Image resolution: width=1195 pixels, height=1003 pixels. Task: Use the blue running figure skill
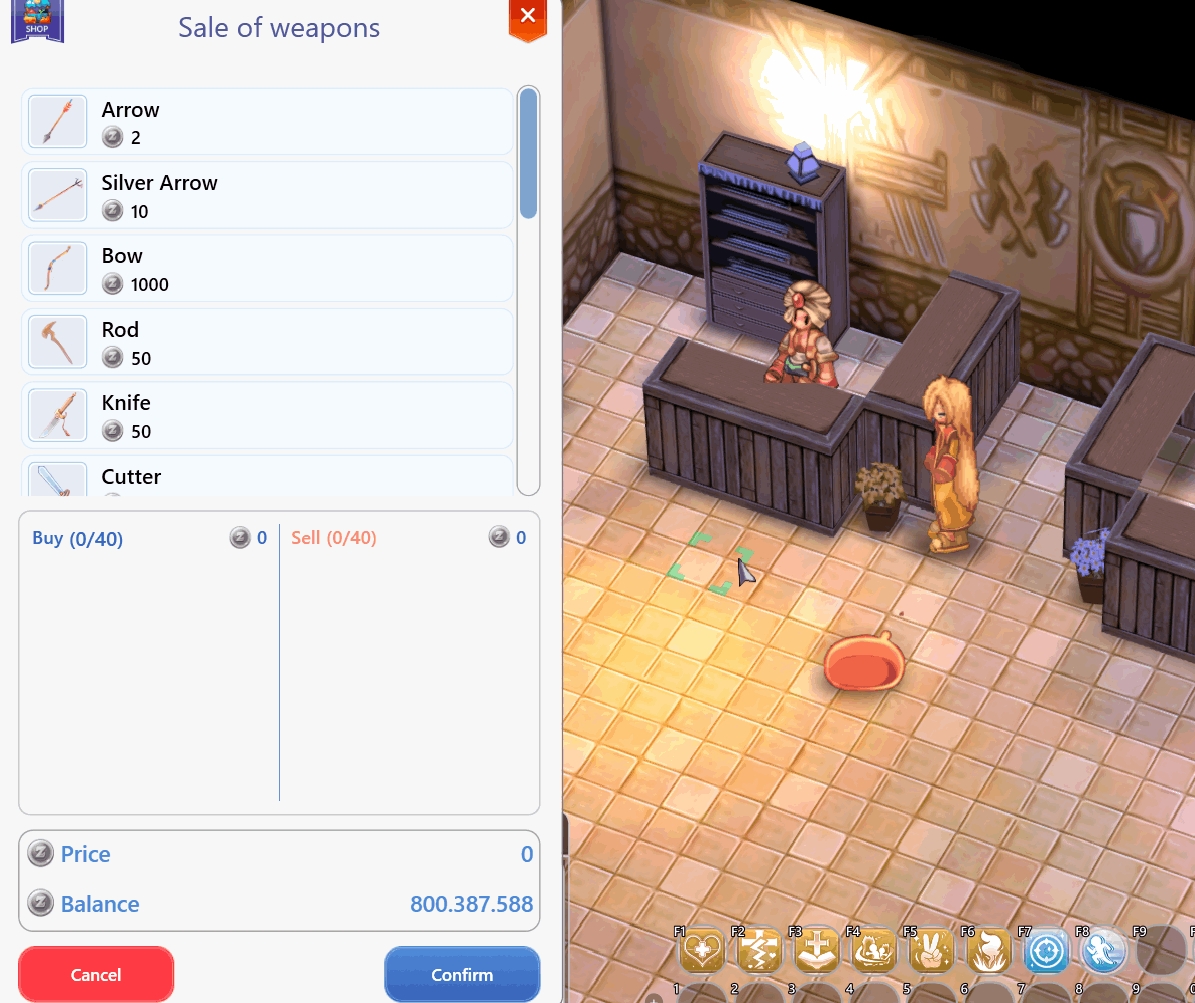pos(1103,951)
